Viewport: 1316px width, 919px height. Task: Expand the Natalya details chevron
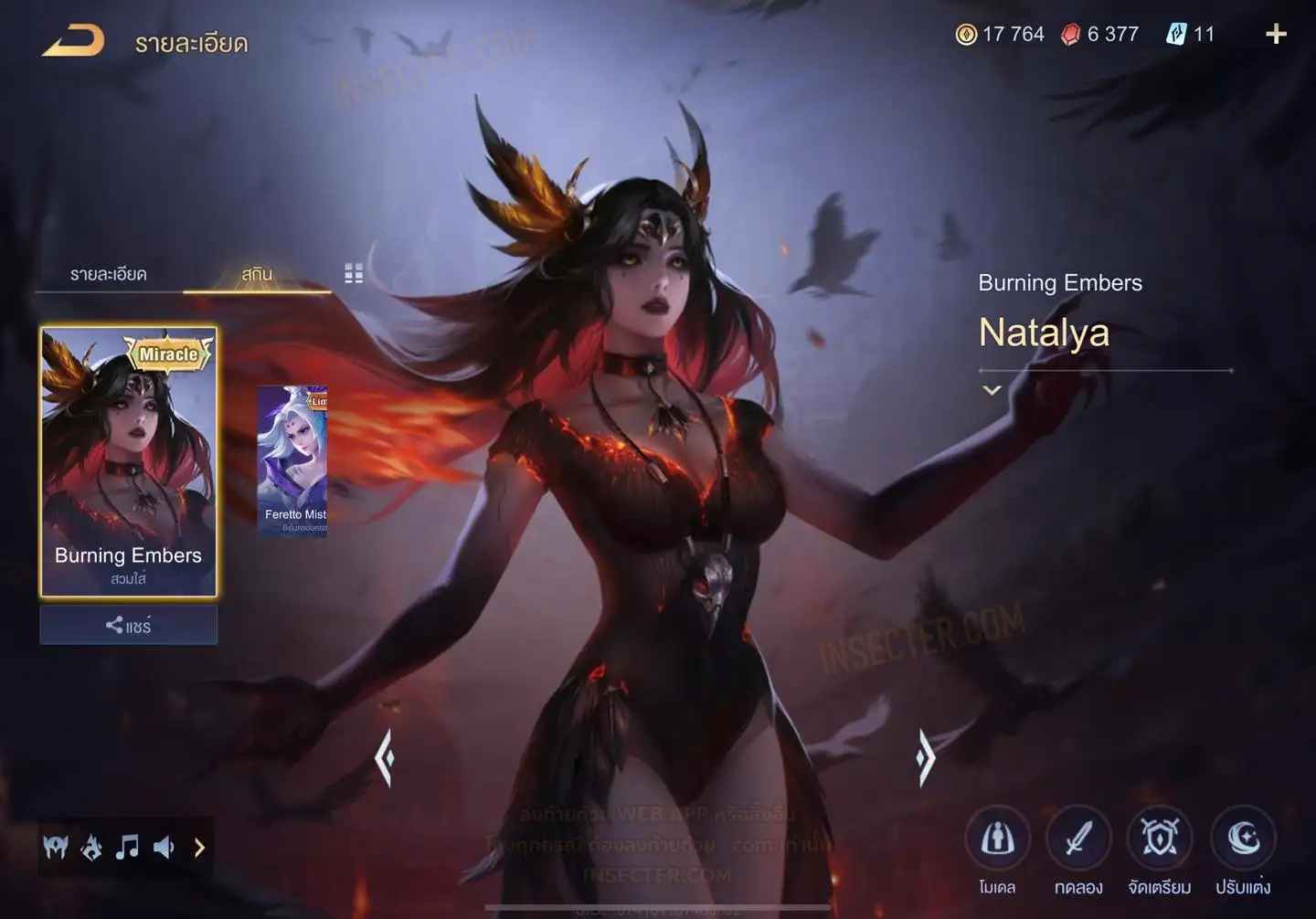pos(992,390)
